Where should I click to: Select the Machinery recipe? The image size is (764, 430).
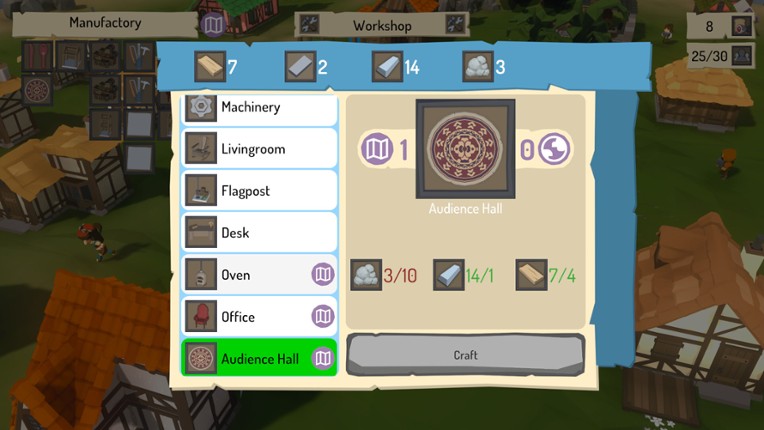259,107
